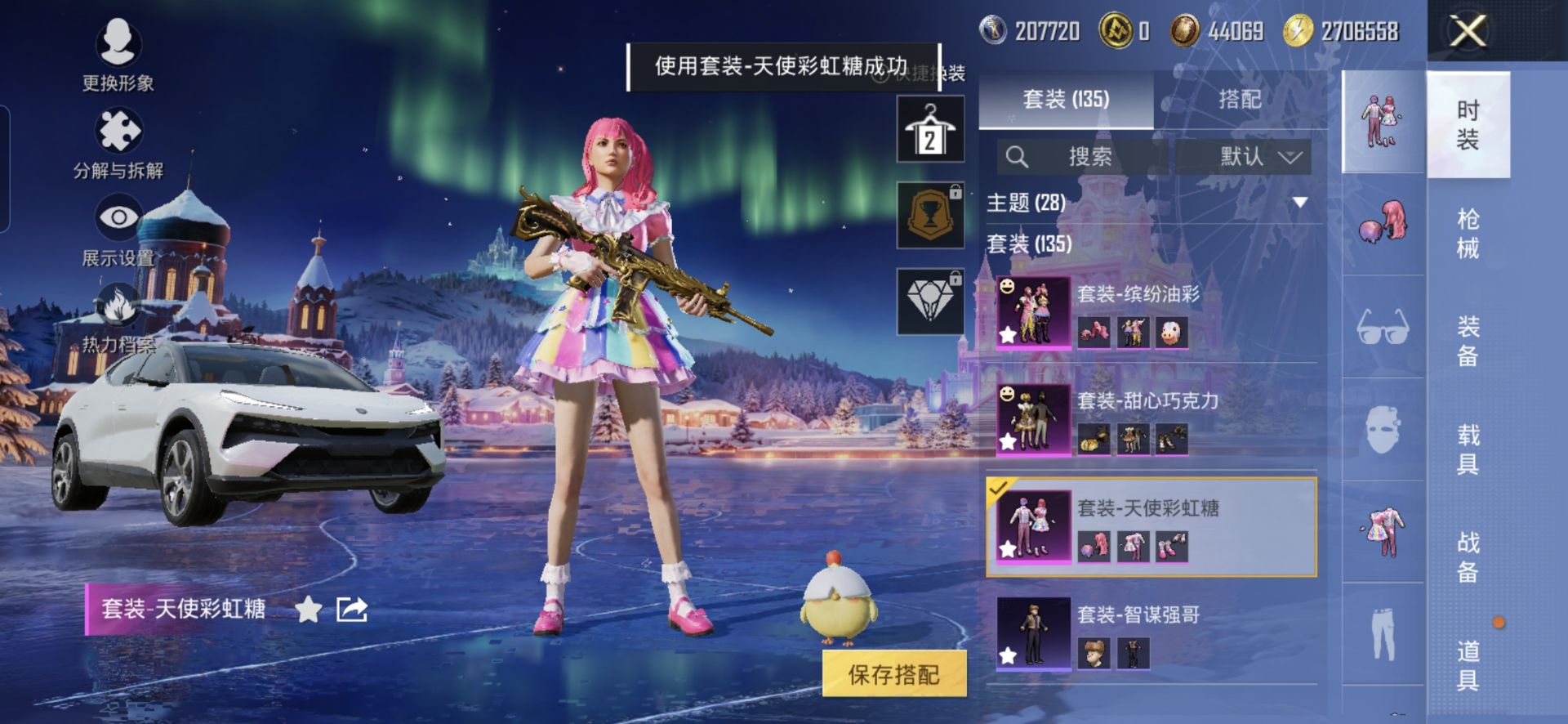Open 展示设置 display settings
The width and height of the screenshot is (1568, 724).
pos(118,231)
